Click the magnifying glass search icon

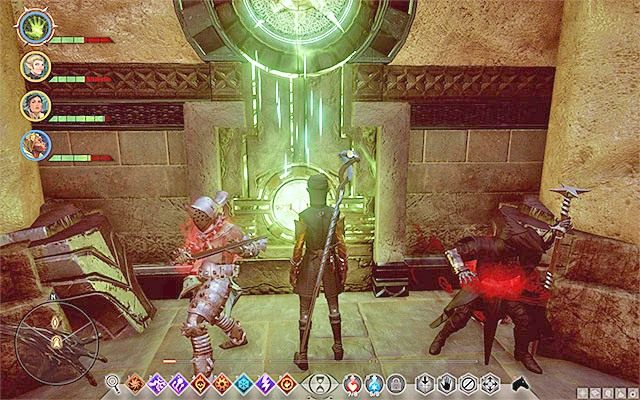point(113,381)
